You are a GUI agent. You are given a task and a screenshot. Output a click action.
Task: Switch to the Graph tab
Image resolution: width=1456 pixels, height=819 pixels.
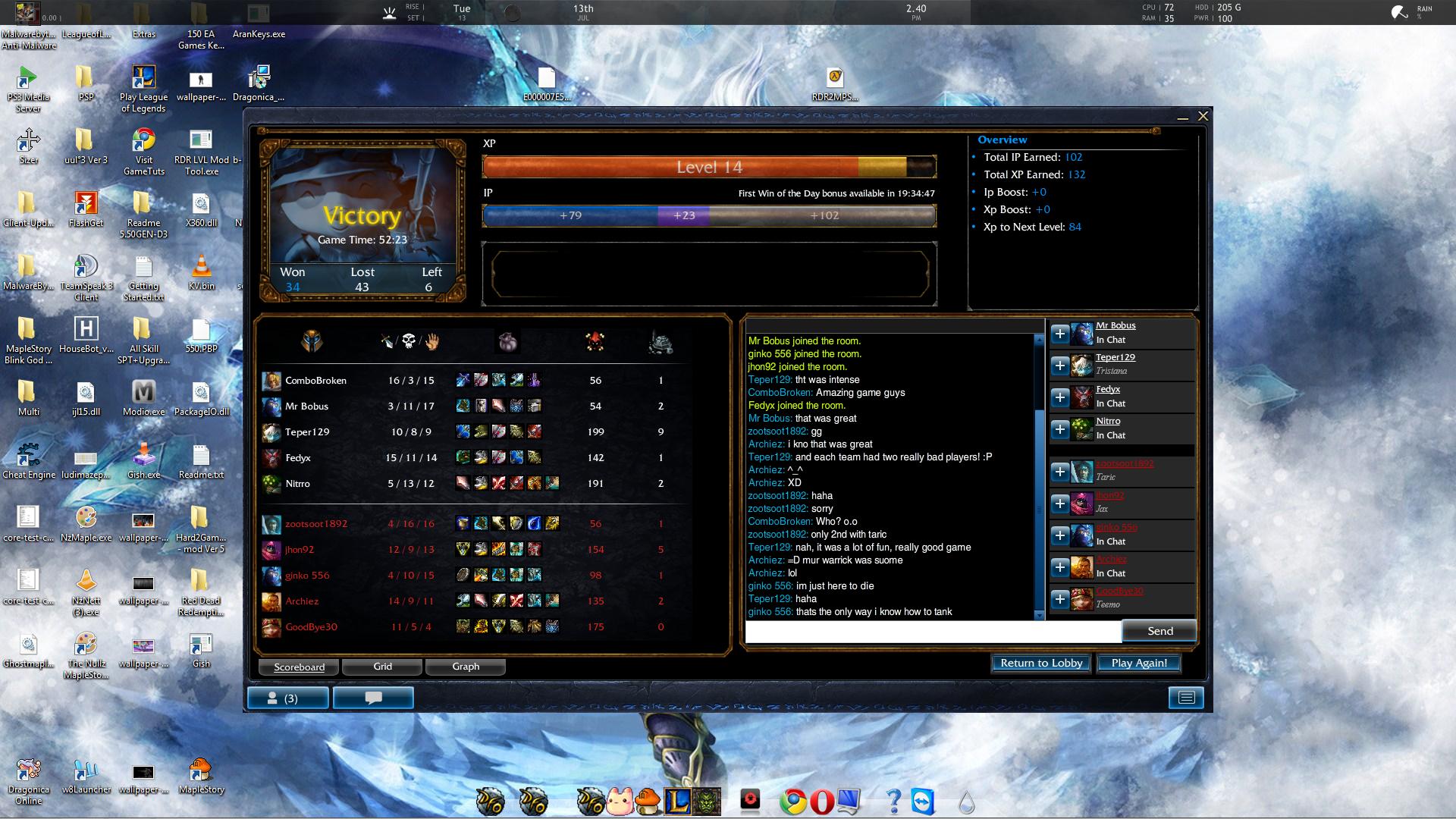pos(465,667)
